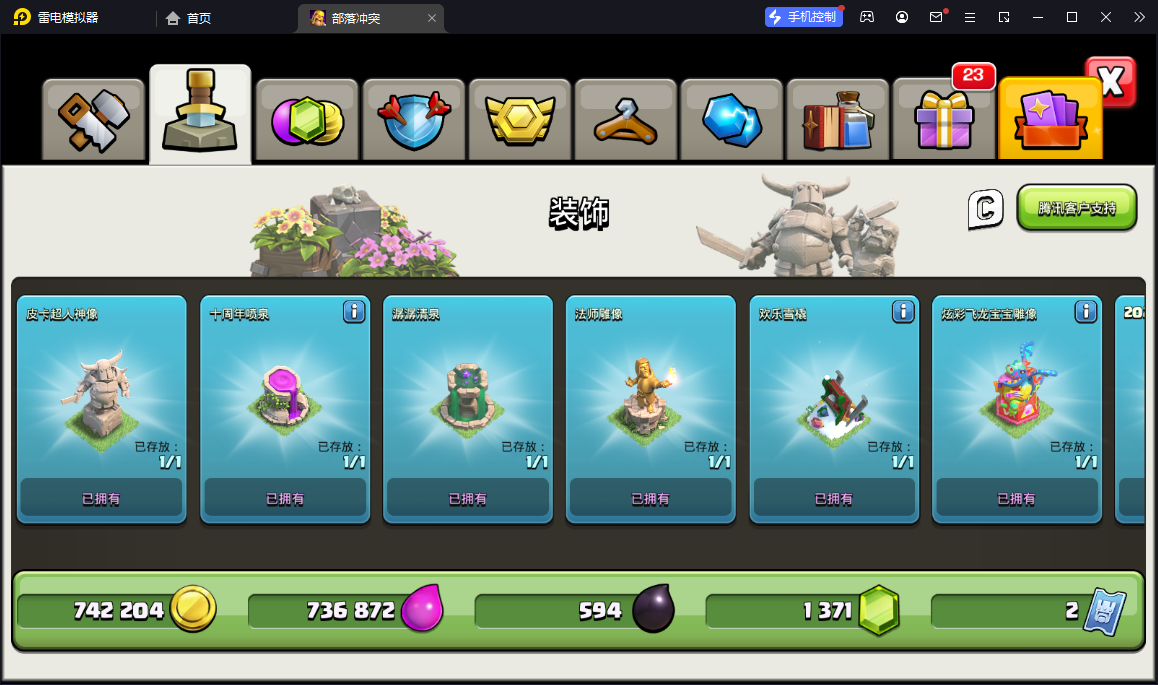Show info for 十周年喷泉 decoration

pyautogui.click(x=354, y=312)
